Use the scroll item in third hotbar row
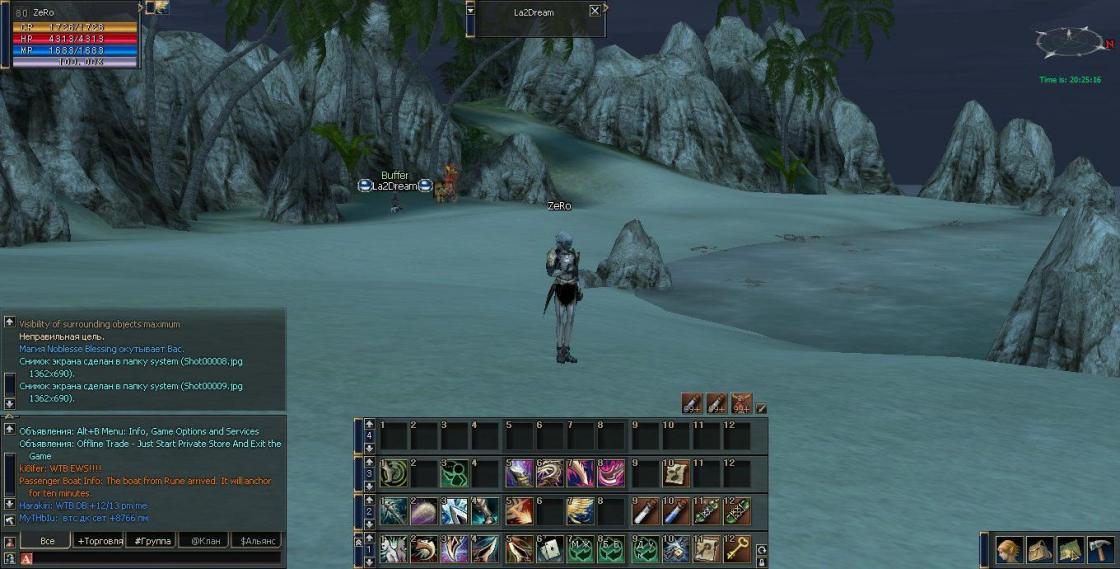The image size is (1120, 569). [x=675, y=473]
